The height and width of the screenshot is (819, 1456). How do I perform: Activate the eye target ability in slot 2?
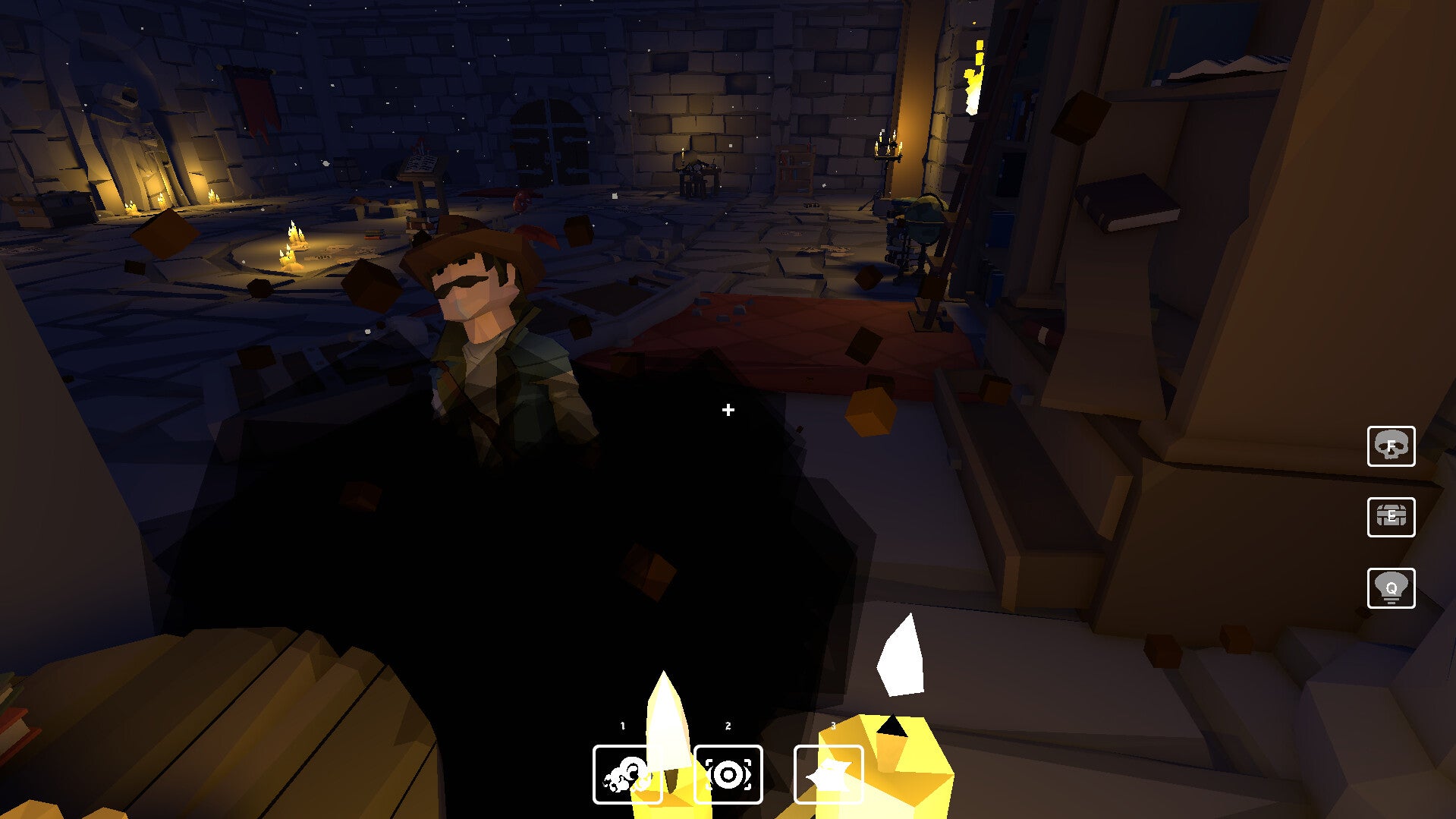tap(728, 774)
